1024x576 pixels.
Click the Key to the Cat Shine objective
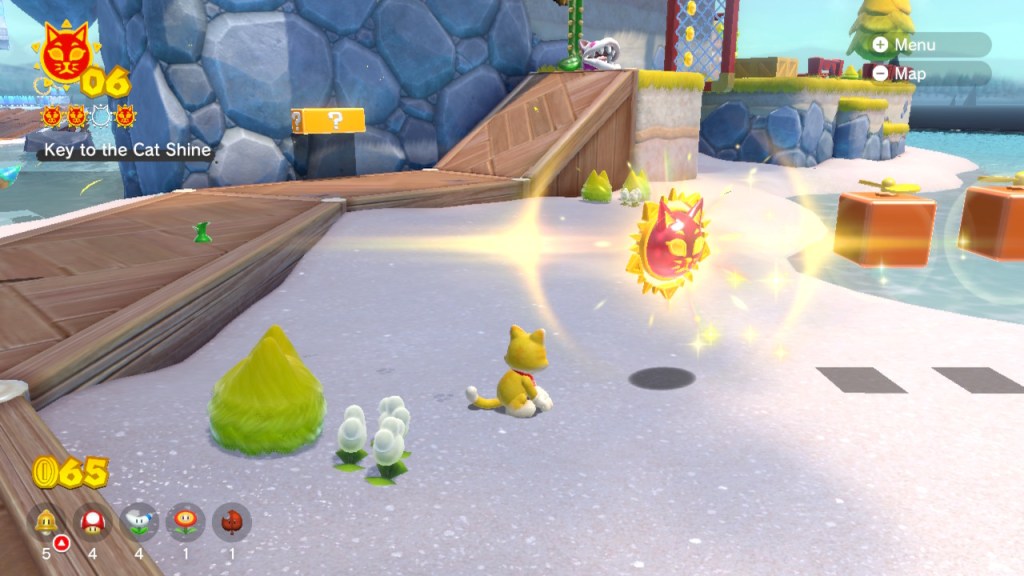coord(126,150)
